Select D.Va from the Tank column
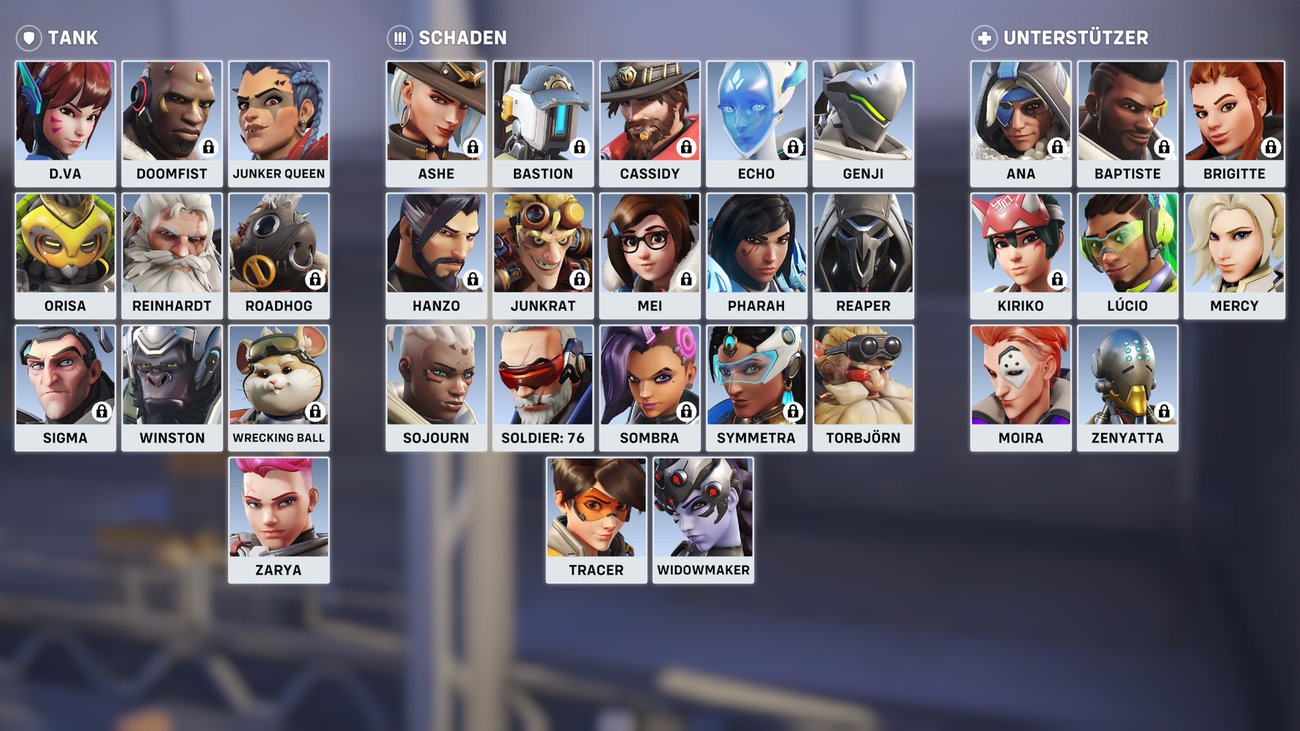 click(65, 110)
